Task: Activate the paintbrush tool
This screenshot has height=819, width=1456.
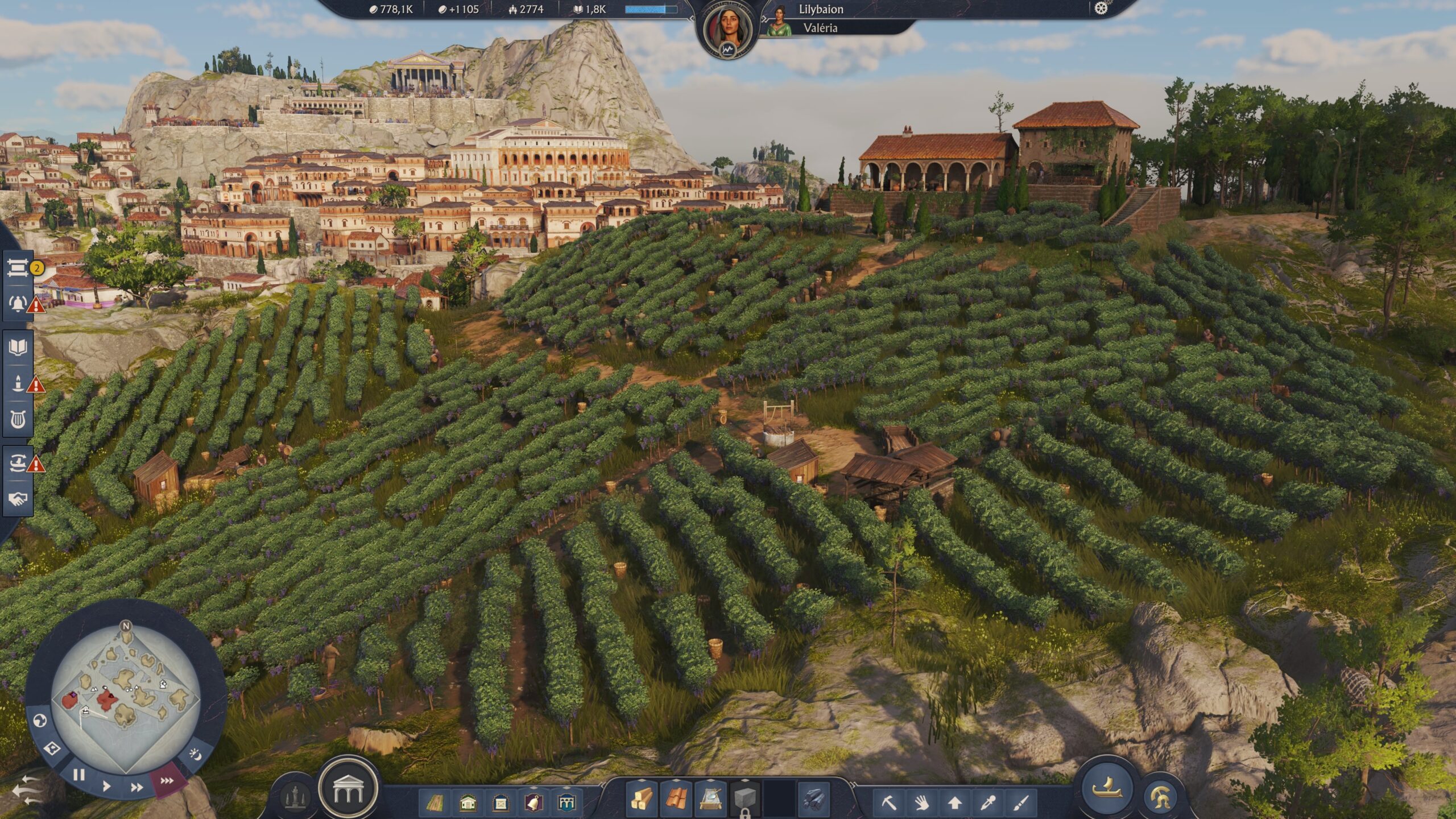Action: click(x=1021, y=803)
